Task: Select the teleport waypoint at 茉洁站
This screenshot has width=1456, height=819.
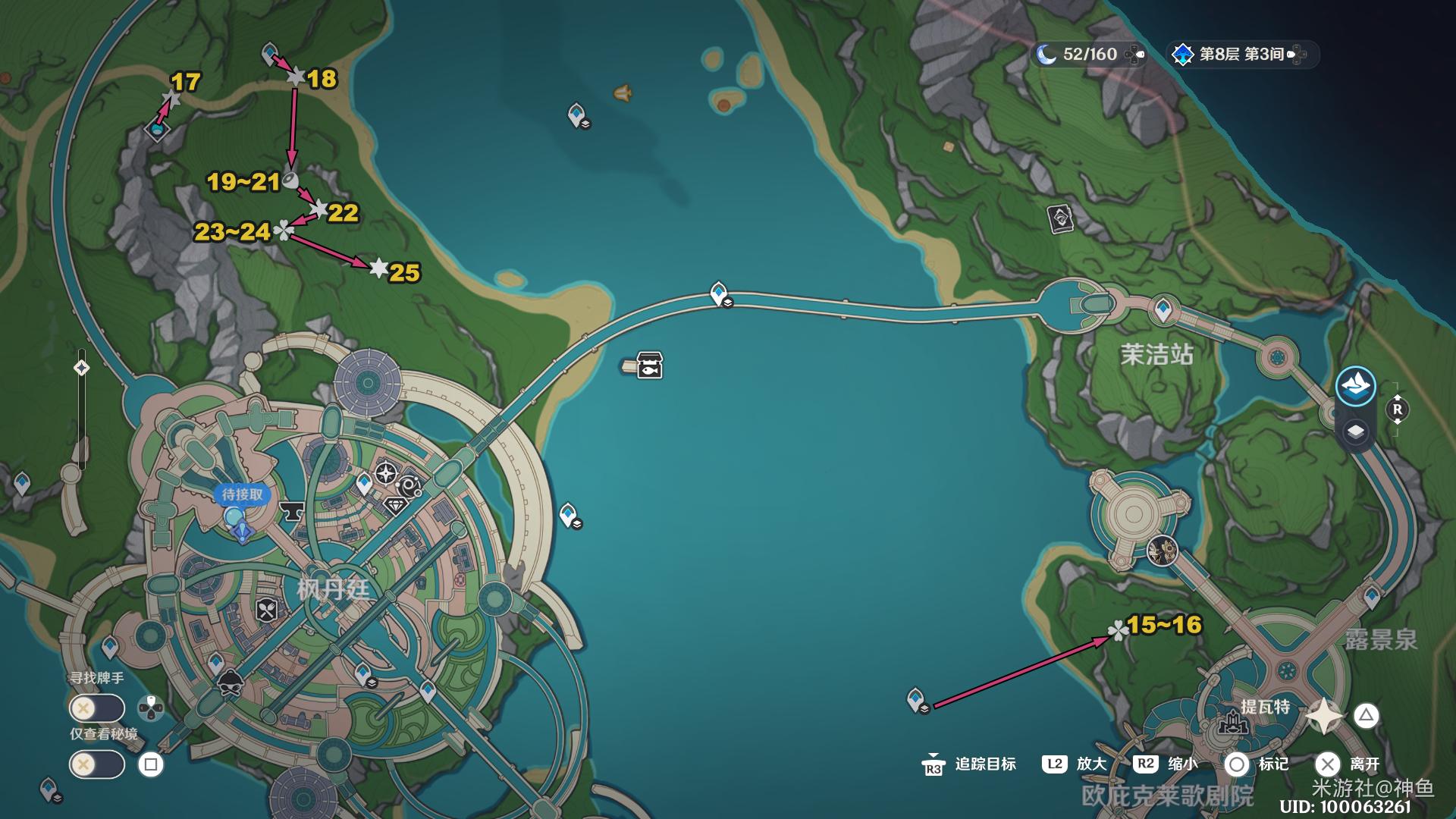Action: pos(1163,309)
